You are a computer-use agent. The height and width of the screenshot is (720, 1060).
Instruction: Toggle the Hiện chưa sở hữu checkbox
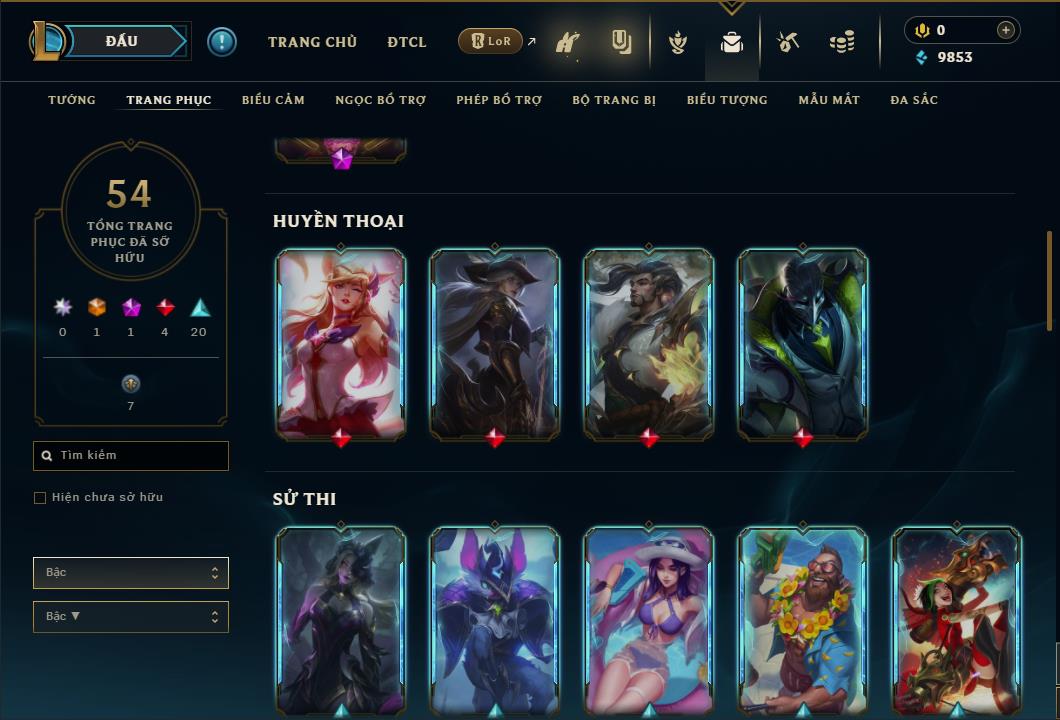[x=40, y=498]
